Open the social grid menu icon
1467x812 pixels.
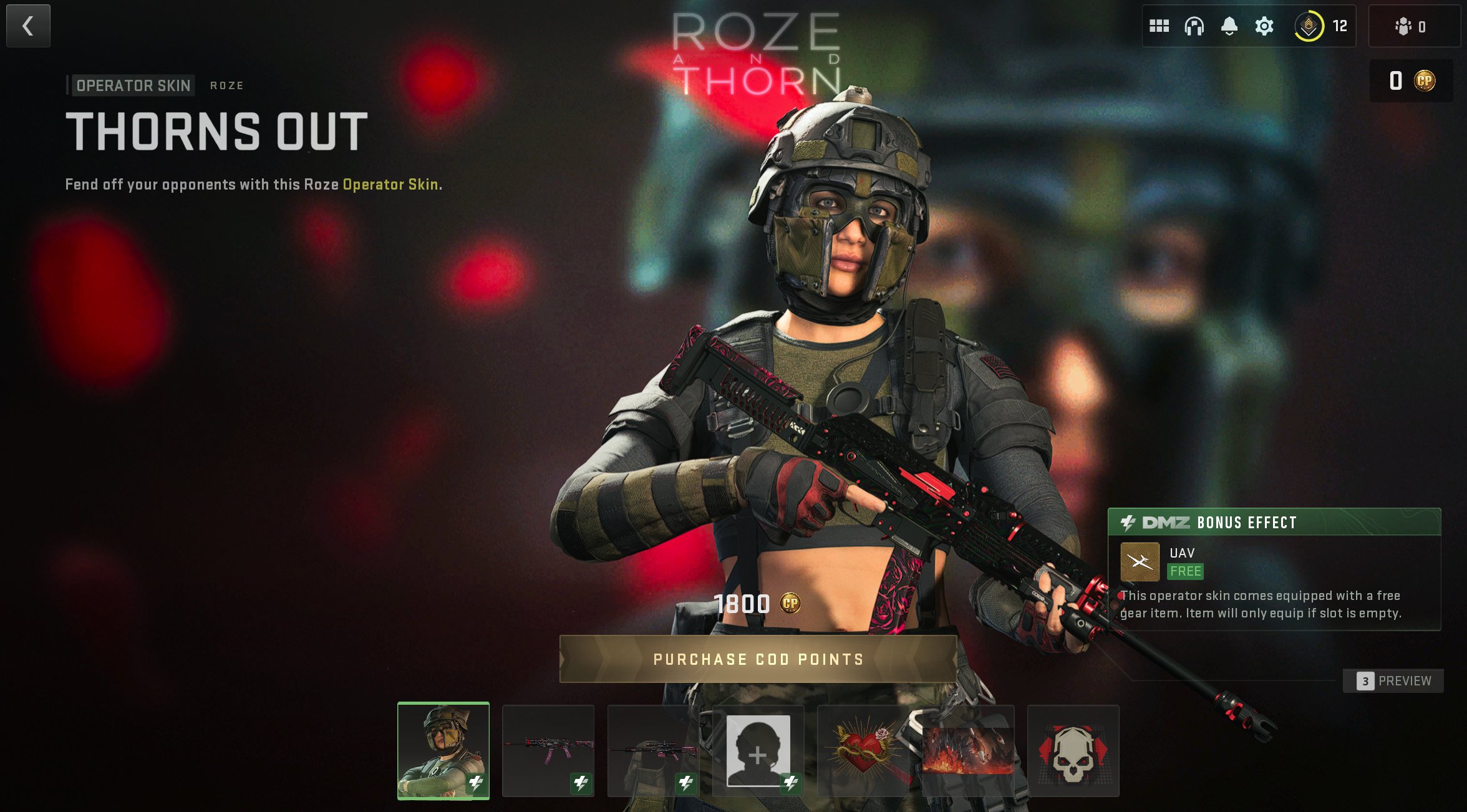point(1159,26)
